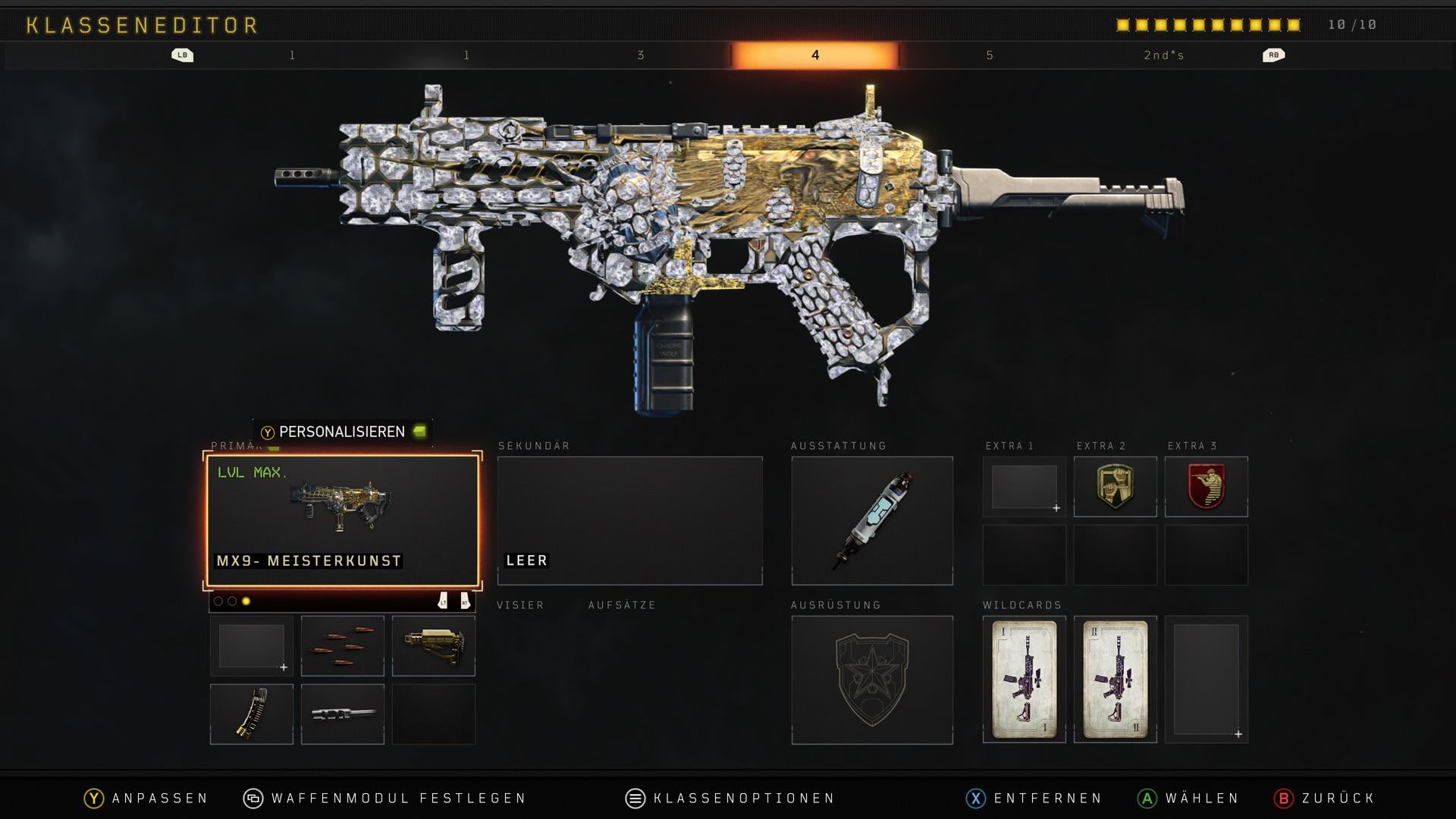Viewport: 1456px width, 819px height.
Task: Switch to class tab 3
Action: (641, 55)
